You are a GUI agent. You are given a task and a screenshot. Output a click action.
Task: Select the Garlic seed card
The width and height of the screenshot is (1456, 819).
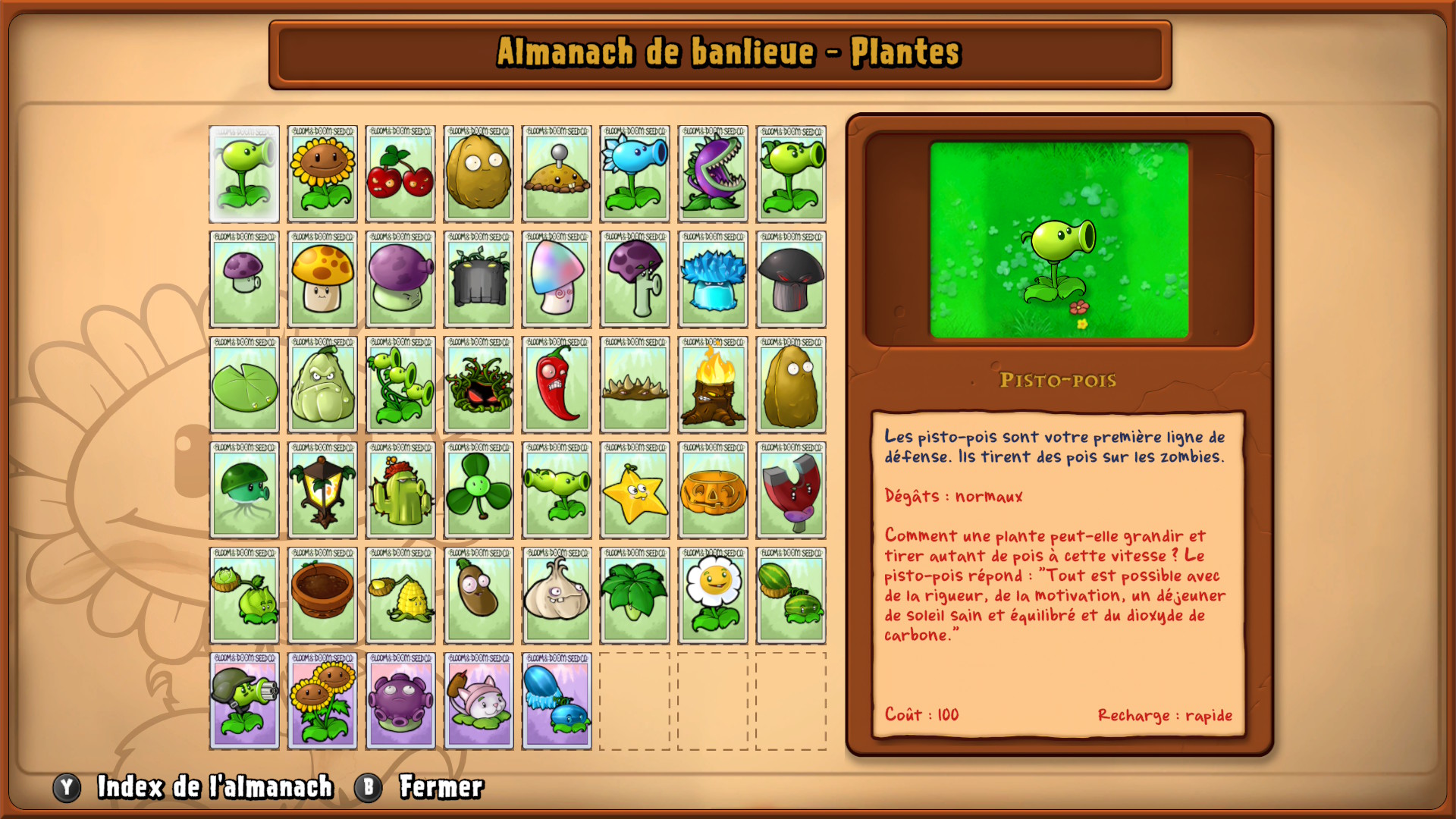(x=557, y=596)
